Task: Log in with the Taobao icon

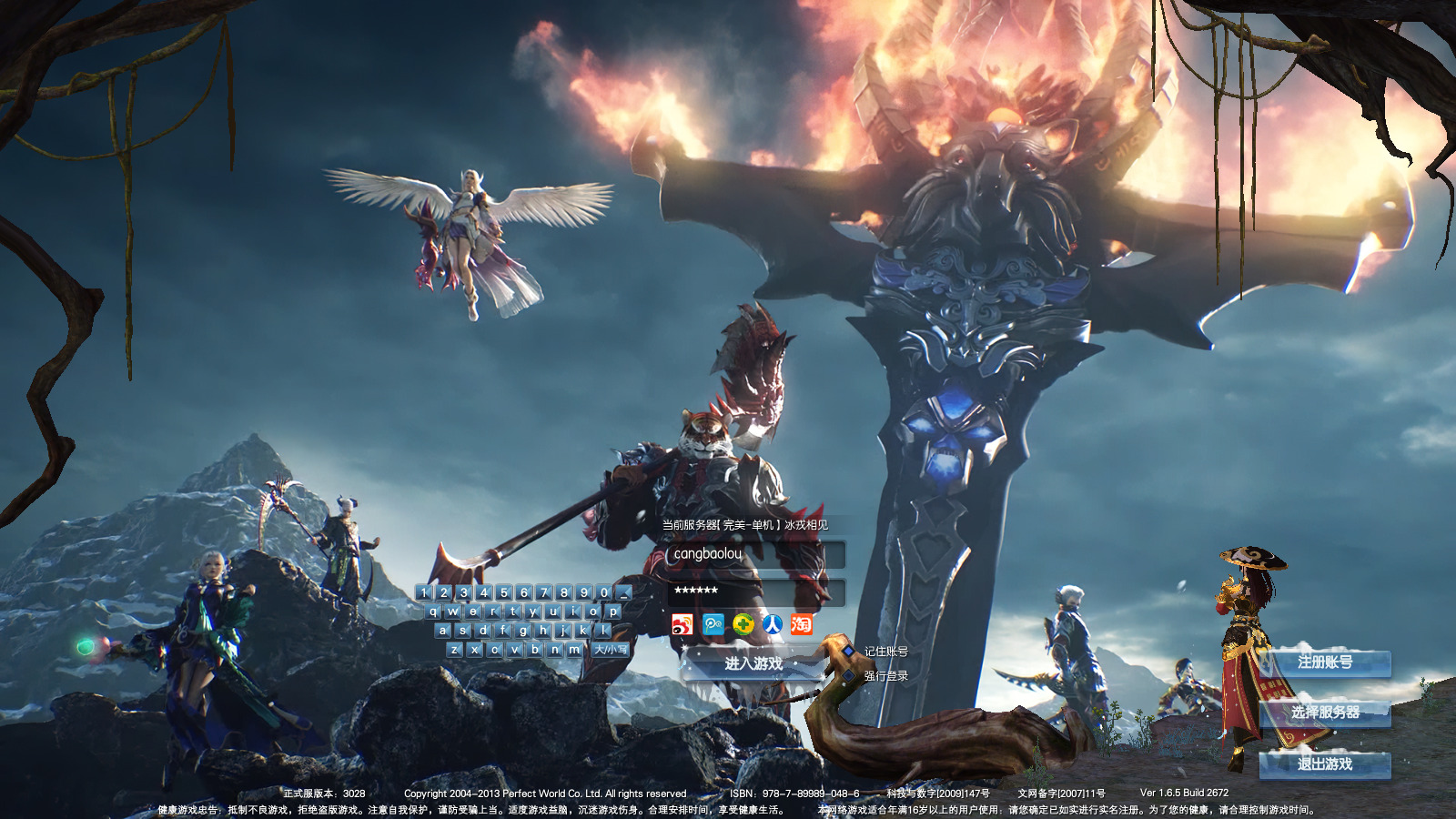Action: coord(801,624)
